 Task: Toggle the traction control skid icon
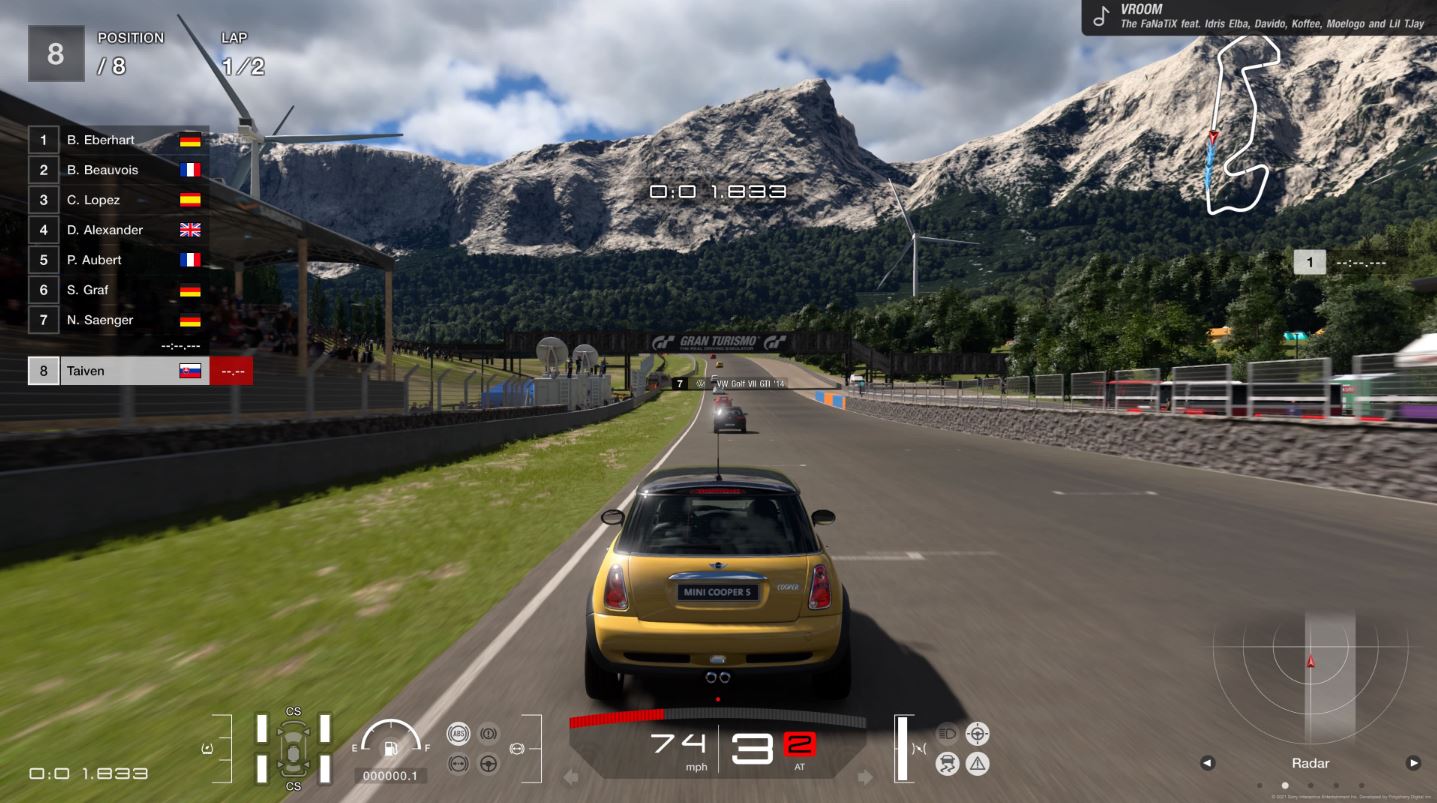(x=947, y=764)
